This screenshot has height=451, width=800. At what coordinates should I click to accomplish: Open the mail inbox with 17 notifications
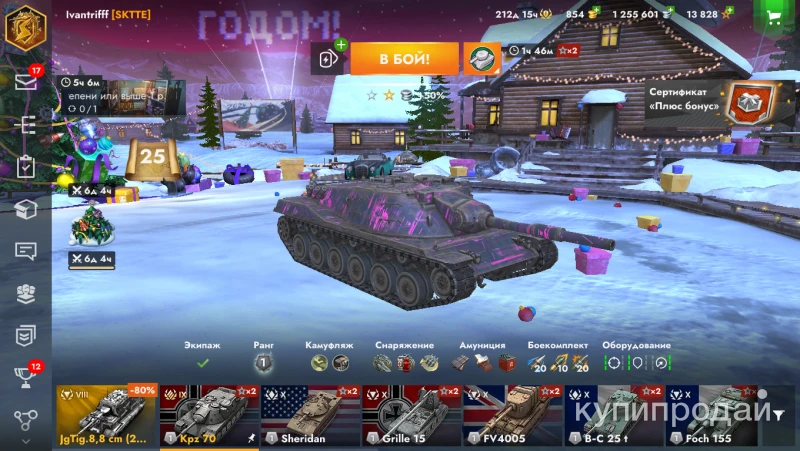pyautogui.click(x=25, y=81)
